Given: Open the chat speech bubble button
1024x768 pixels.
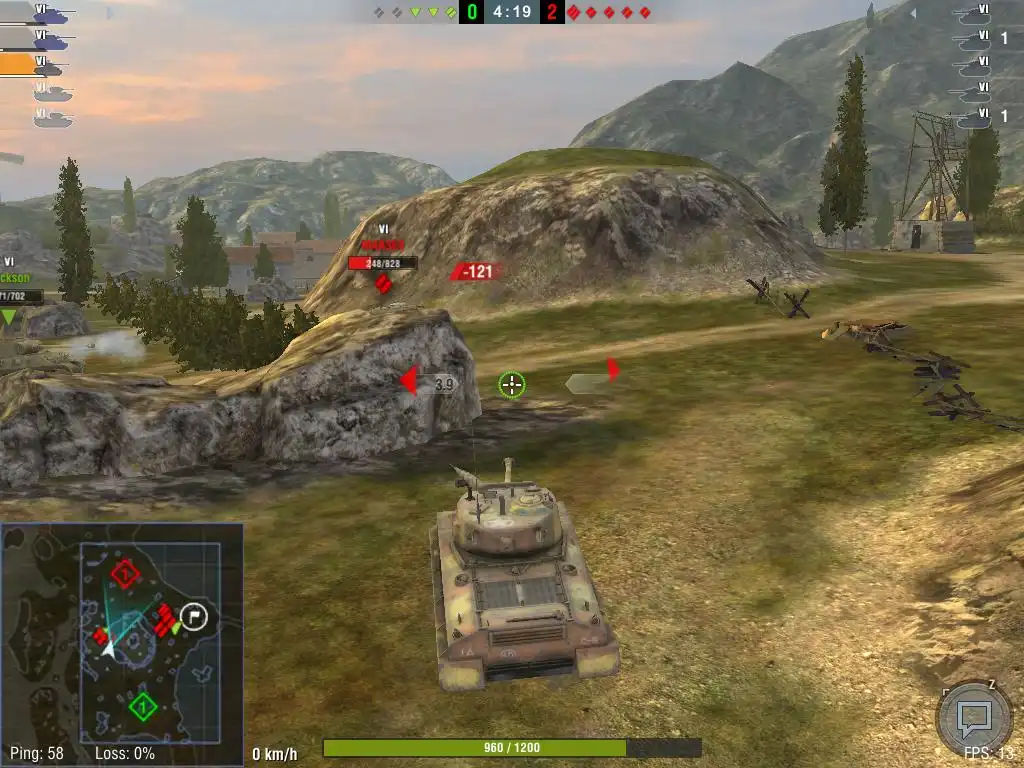Looking at the screenshot, I should point(973,716).
